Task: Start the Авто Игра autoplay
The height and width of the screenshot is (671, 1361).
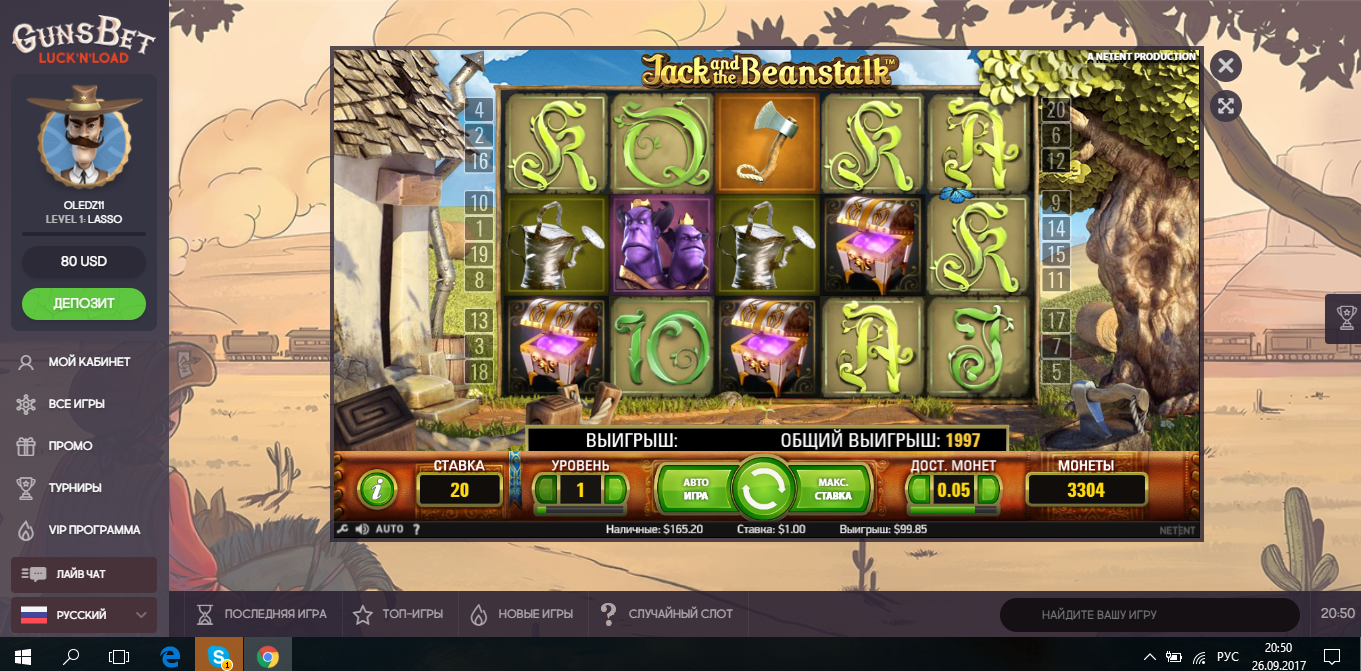Action: coord(695,489)
